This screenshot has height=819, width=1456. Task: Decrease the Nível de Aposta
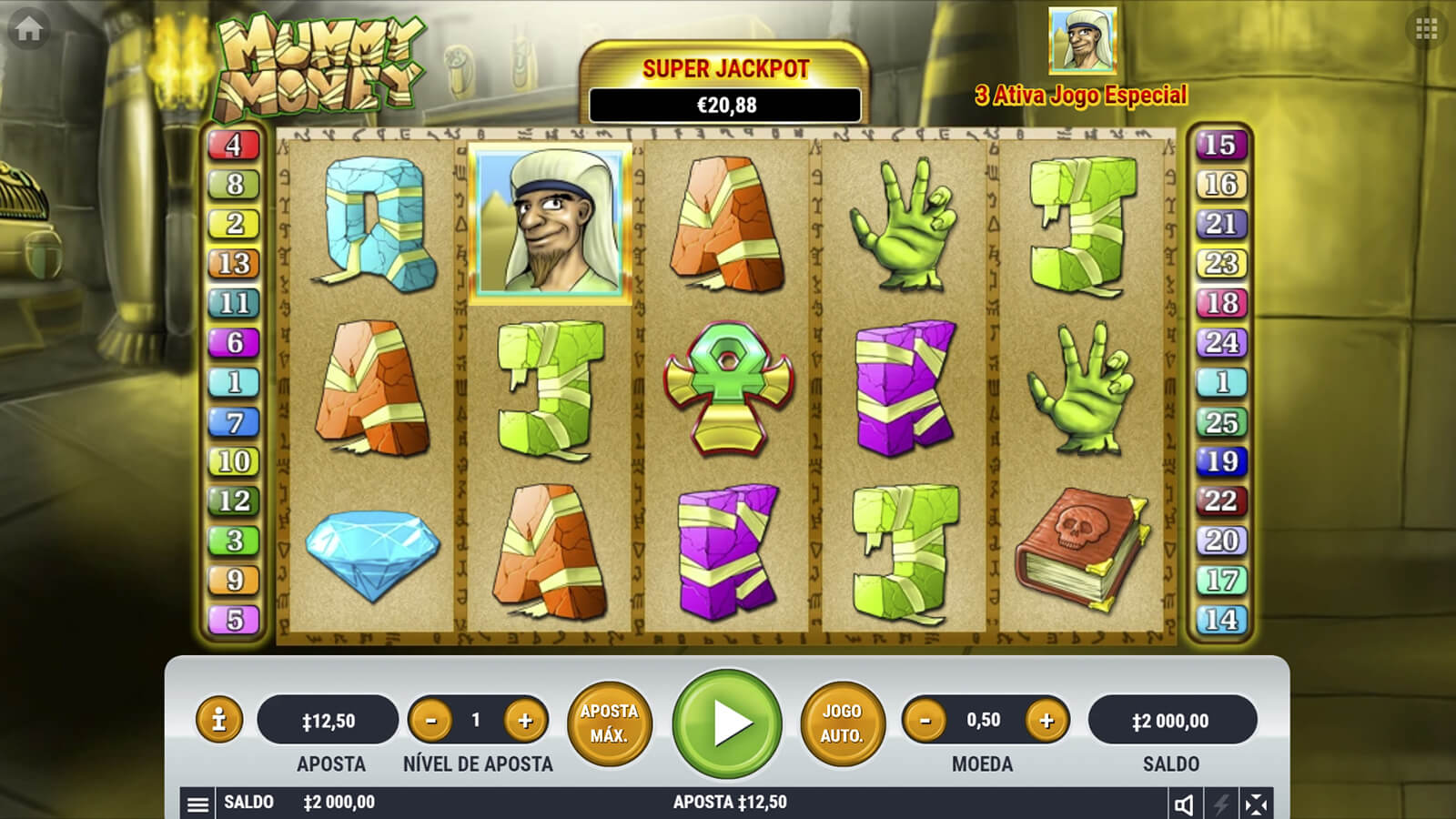point(431,721)
